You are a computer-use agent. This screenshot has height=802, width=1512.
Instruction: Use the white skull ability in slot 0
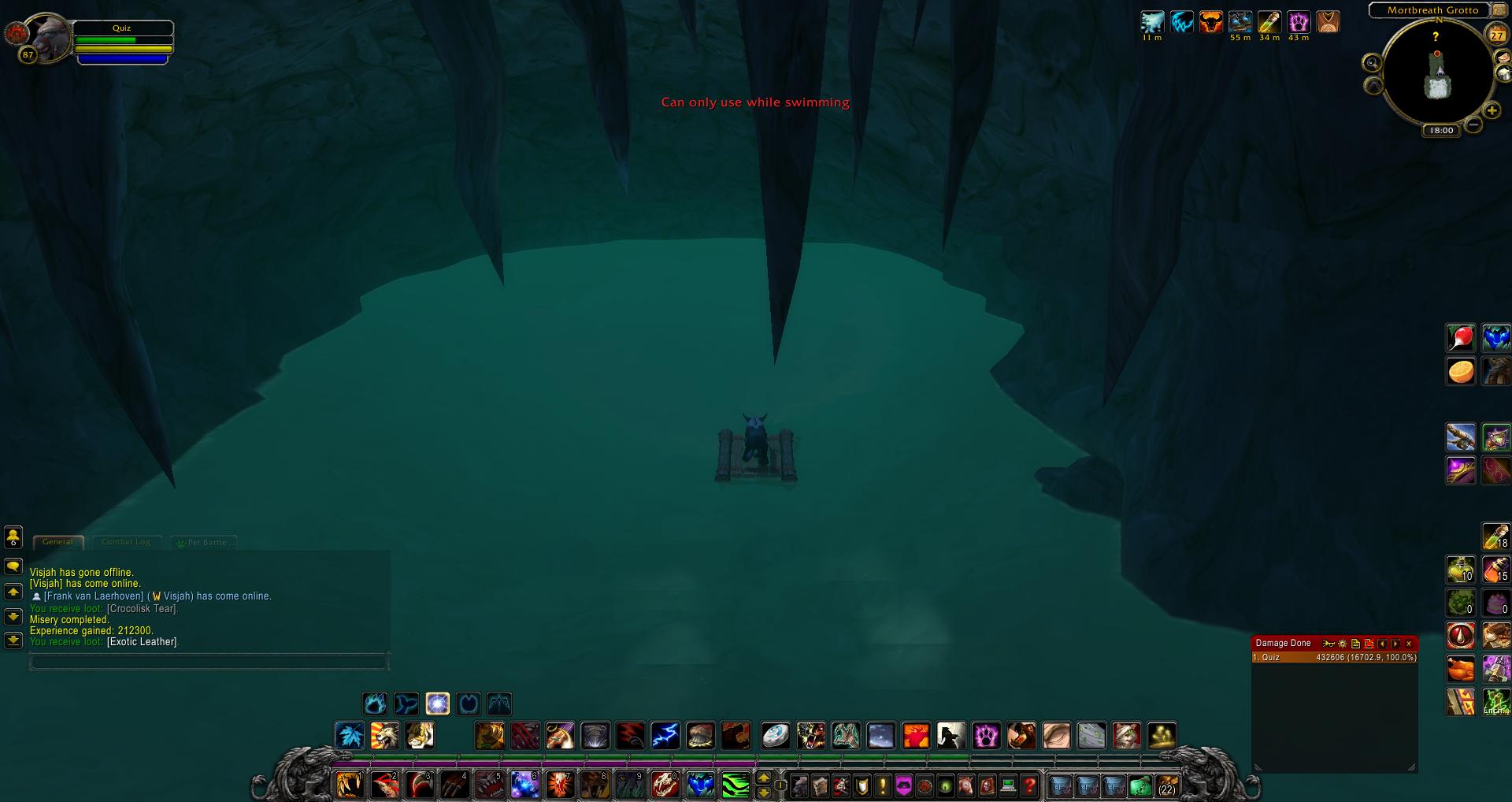coord(665,785)
